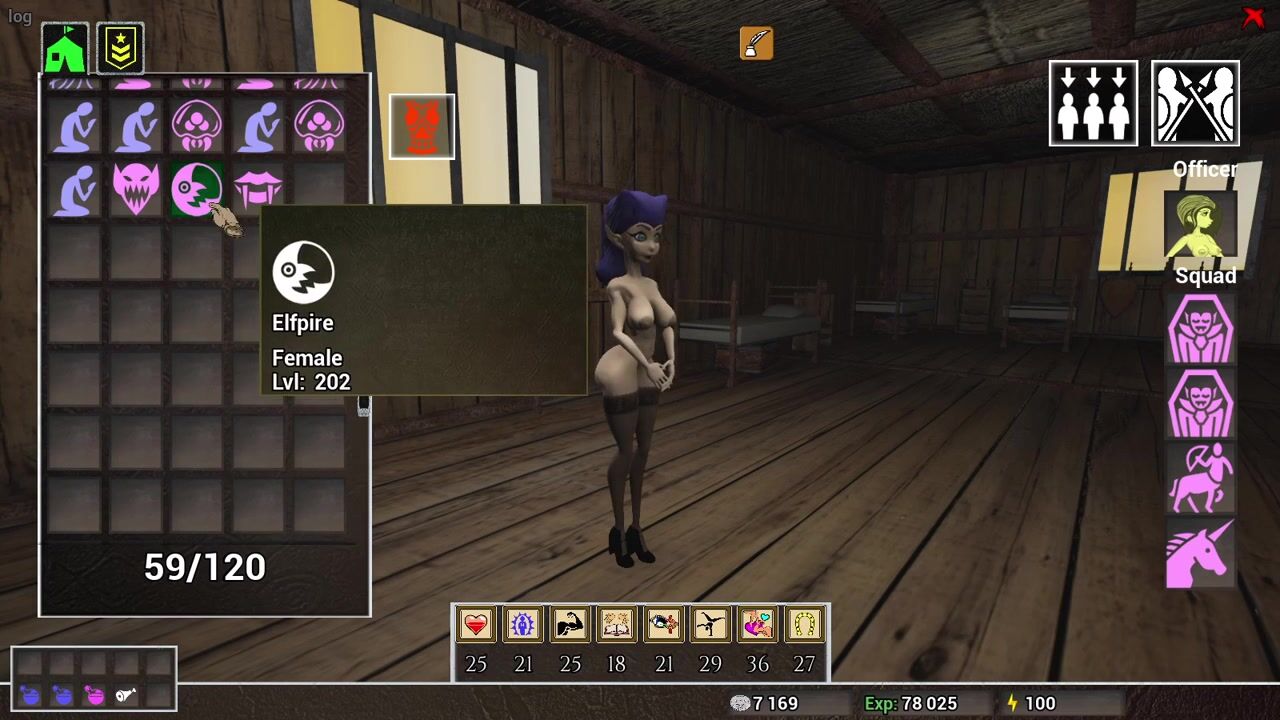The image size is (1280, 720).
Task: Choose the pink fanged lips roster slot
Action: 258,188
